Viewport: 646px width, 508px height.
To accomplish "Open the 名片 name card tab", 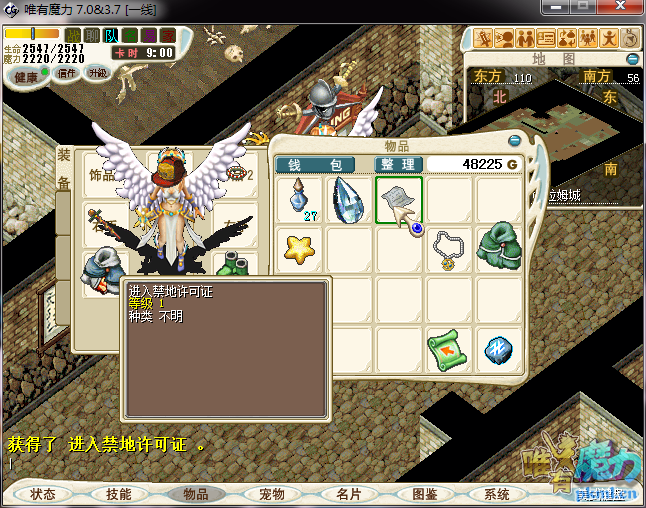I will 348,494.
